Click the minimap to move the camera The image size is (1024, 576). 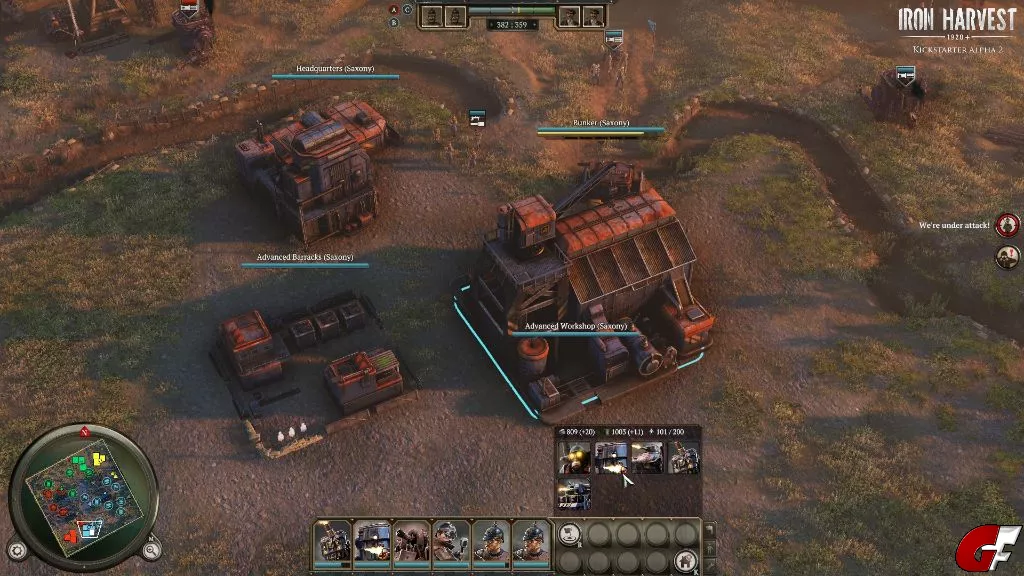click(x=82, y=497)
